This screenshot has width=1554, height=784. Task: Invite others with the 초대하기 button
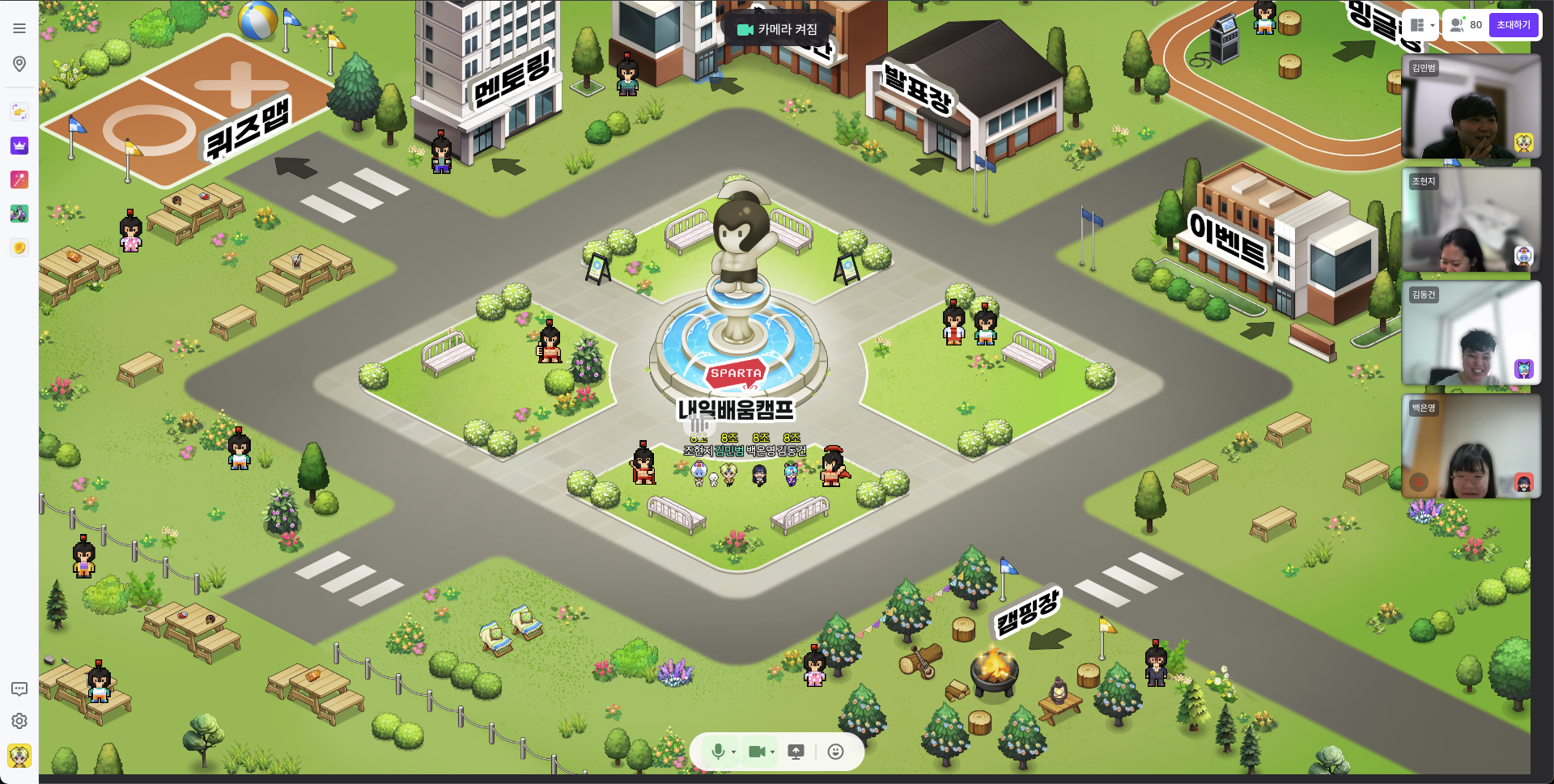point(1514,25)
